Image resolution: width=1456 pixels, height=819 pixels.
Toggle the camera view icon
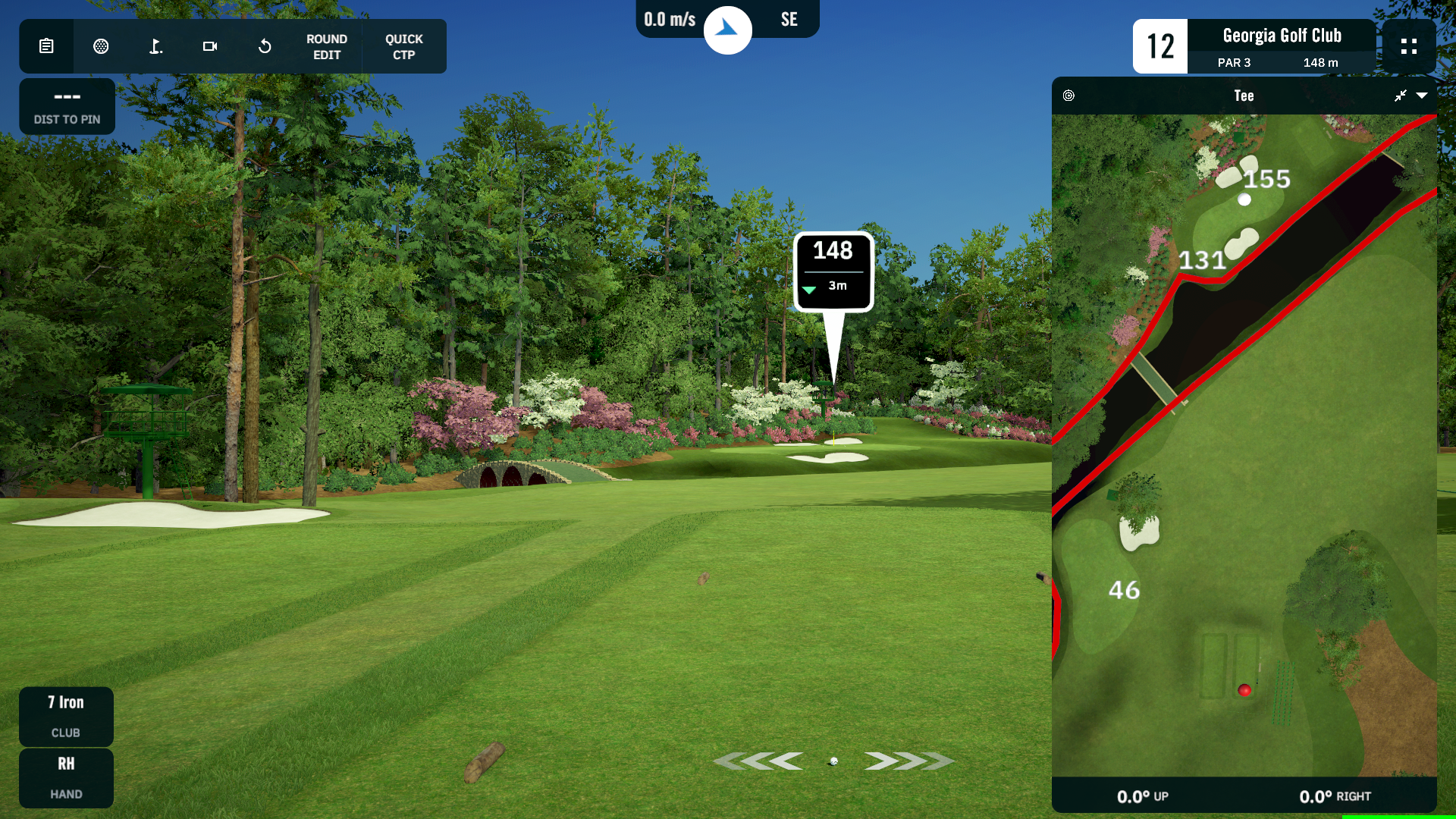210,46
